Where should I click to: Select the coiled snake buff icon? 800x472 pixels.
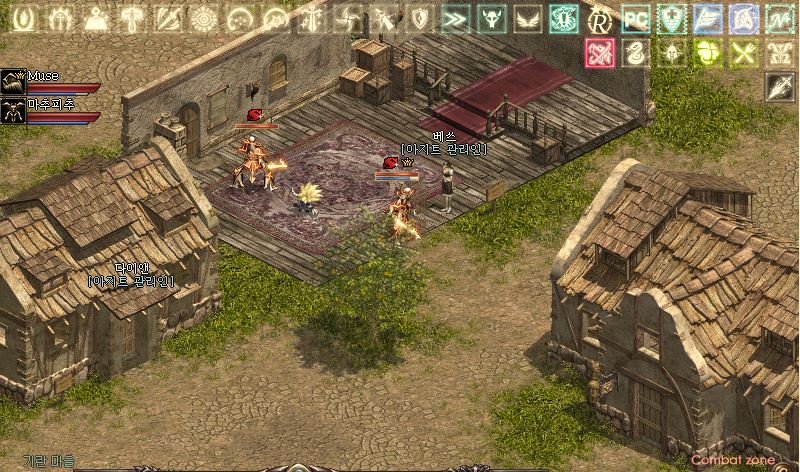[x=635, y=53]
